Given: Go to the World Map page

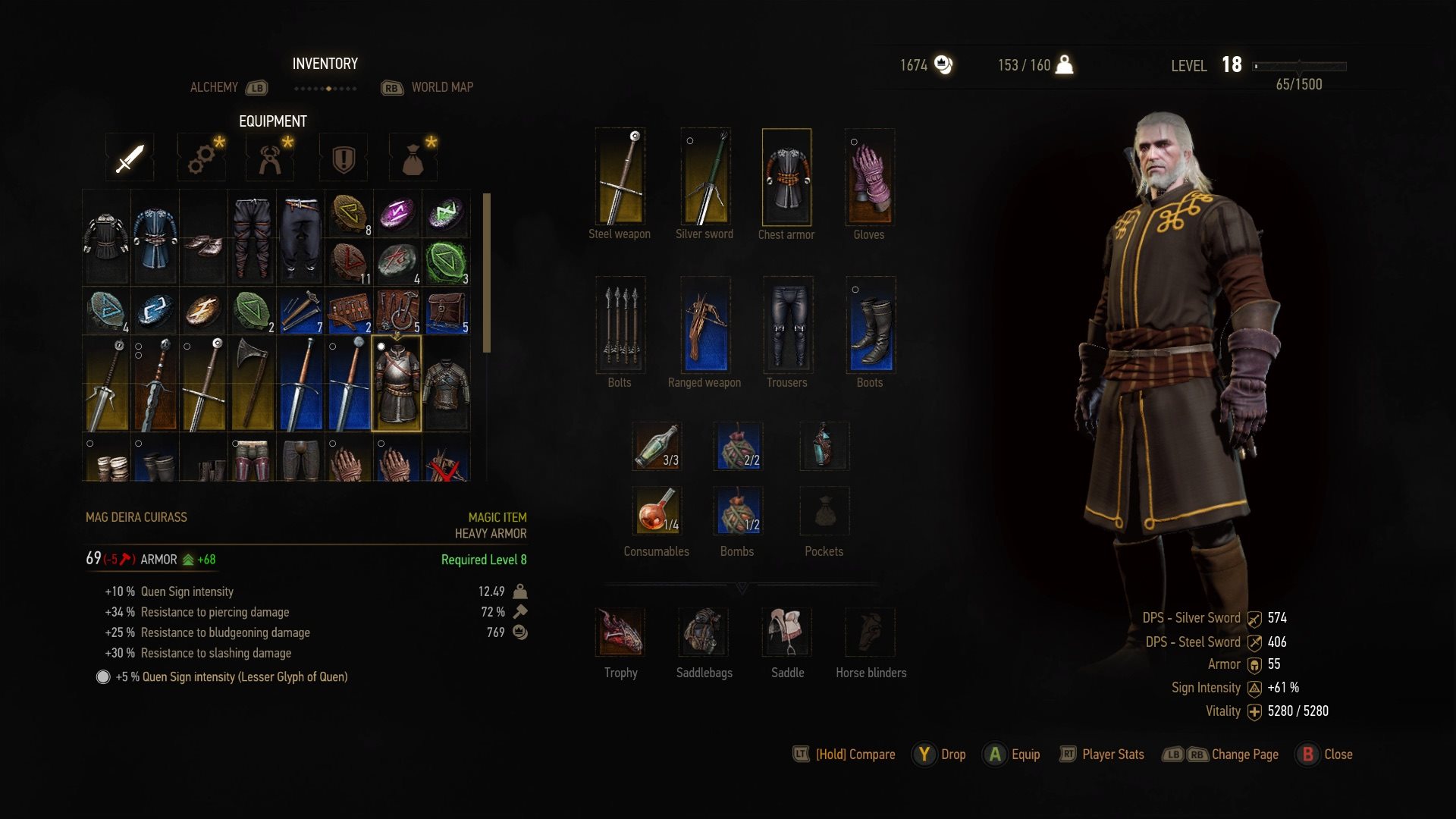Looking at the screenshot, I should [x=442, y=87].
